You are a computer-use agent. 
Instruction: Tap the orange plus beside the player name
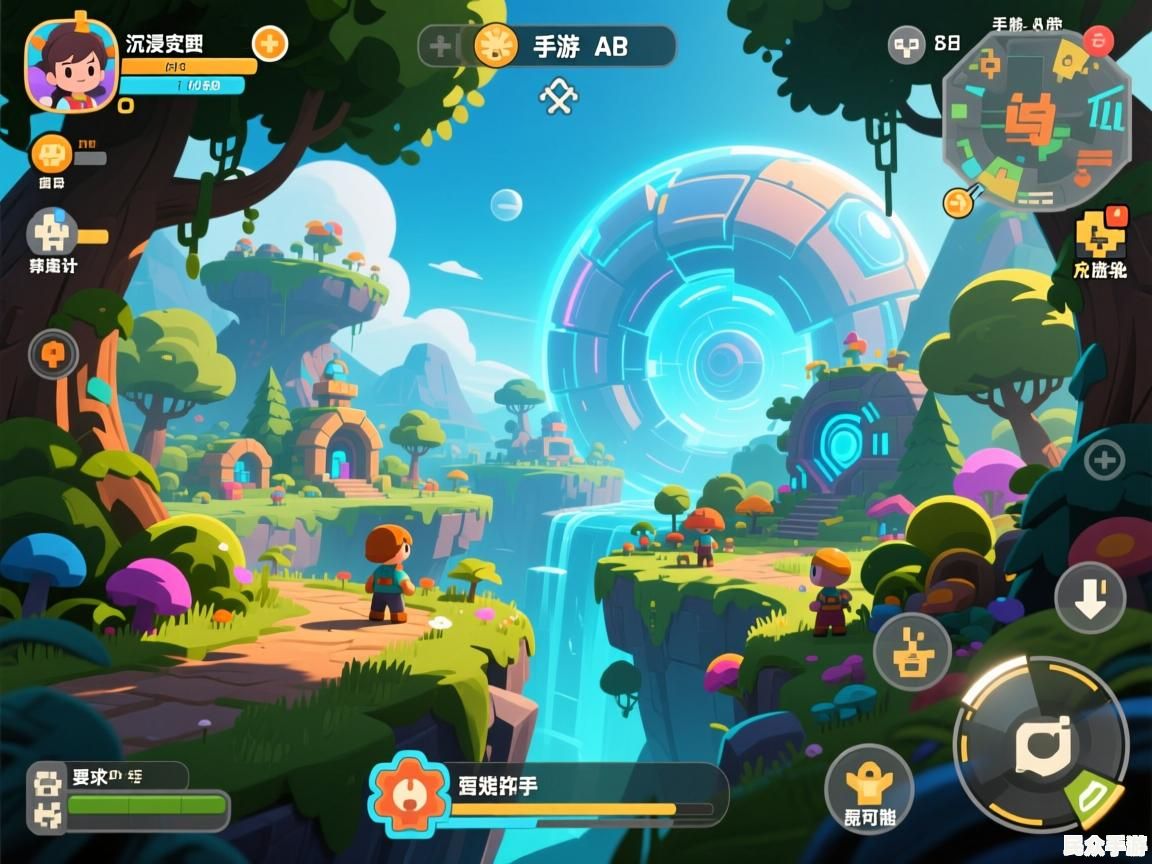(269, 43)
